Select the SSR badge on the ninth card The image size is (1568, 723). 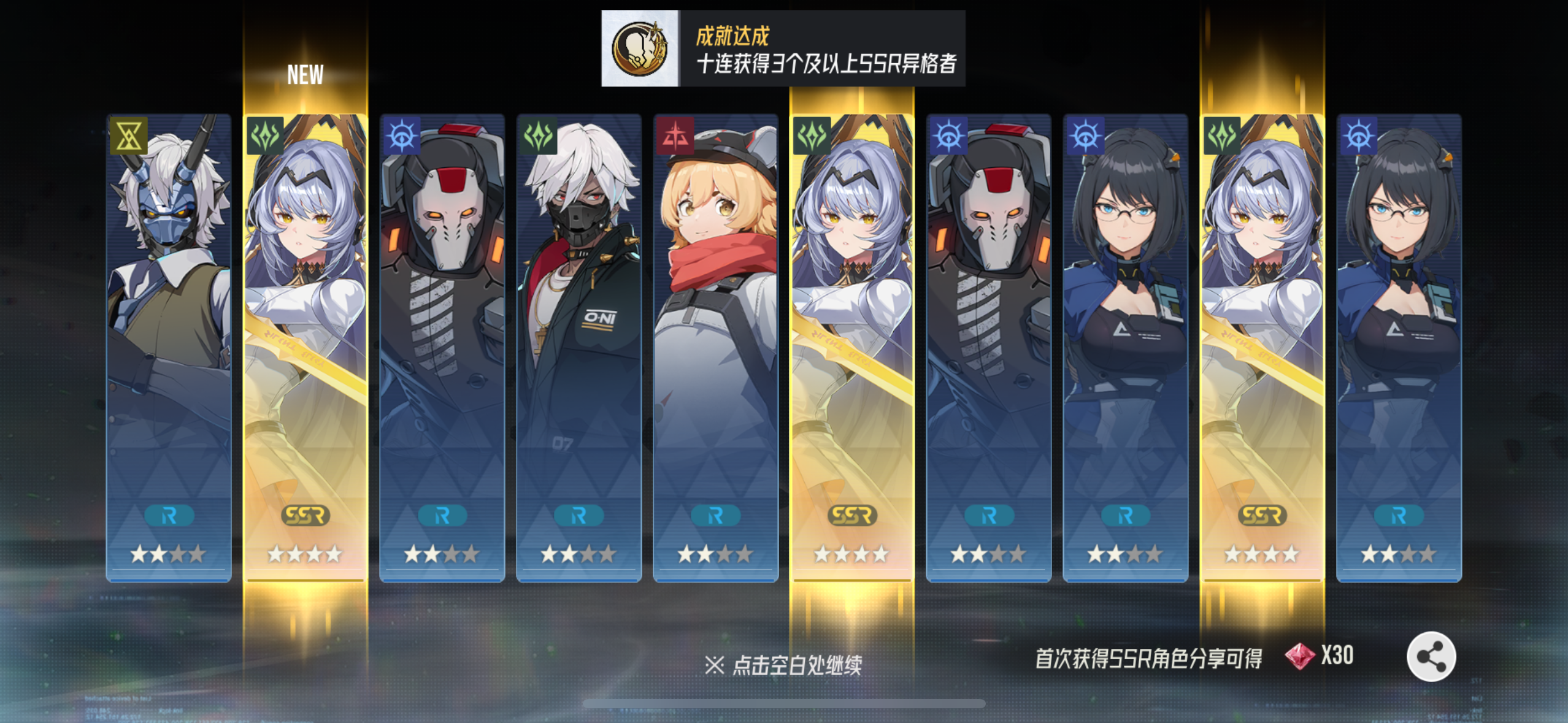tap(1262, 515)
